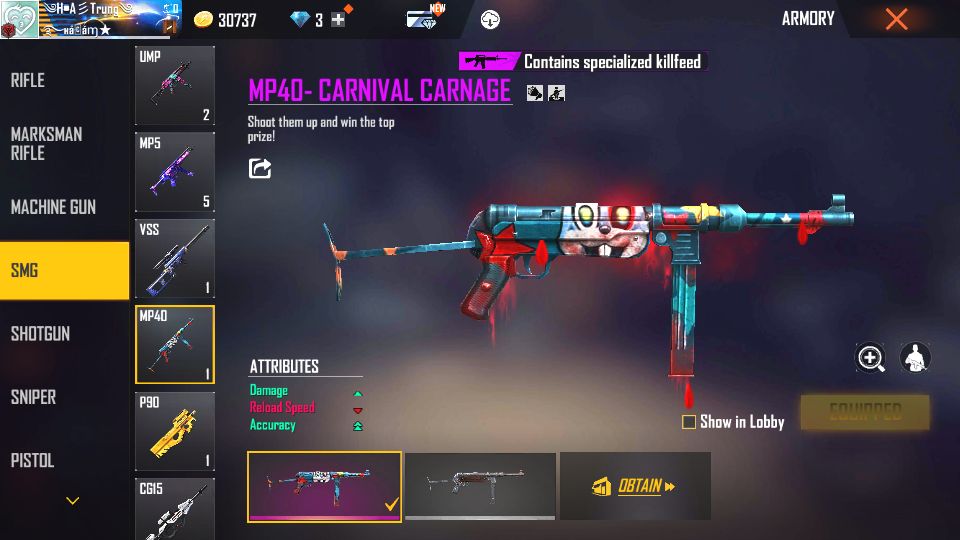The height and width of the screenshot is (540, 960).
Task: Add diamonds using the plus button
Action: [x=338, y=19]
